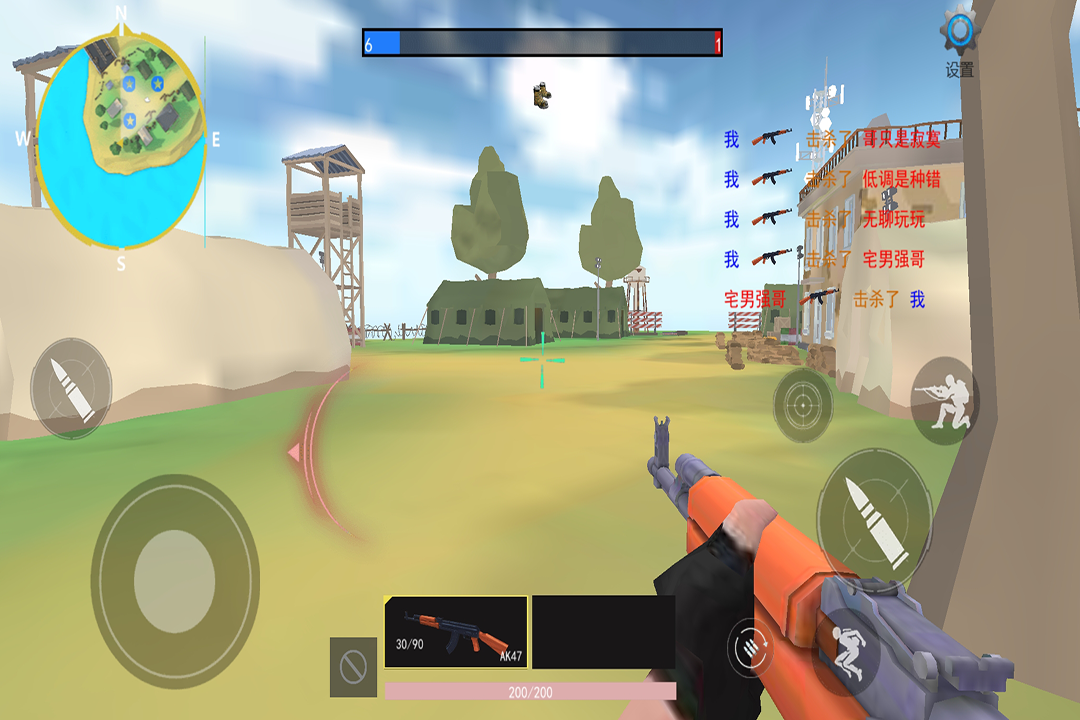The height and width of the screenshot is (720, 1080).
Task: Activate the scope crosshair aim button
Action: [803, 405]
